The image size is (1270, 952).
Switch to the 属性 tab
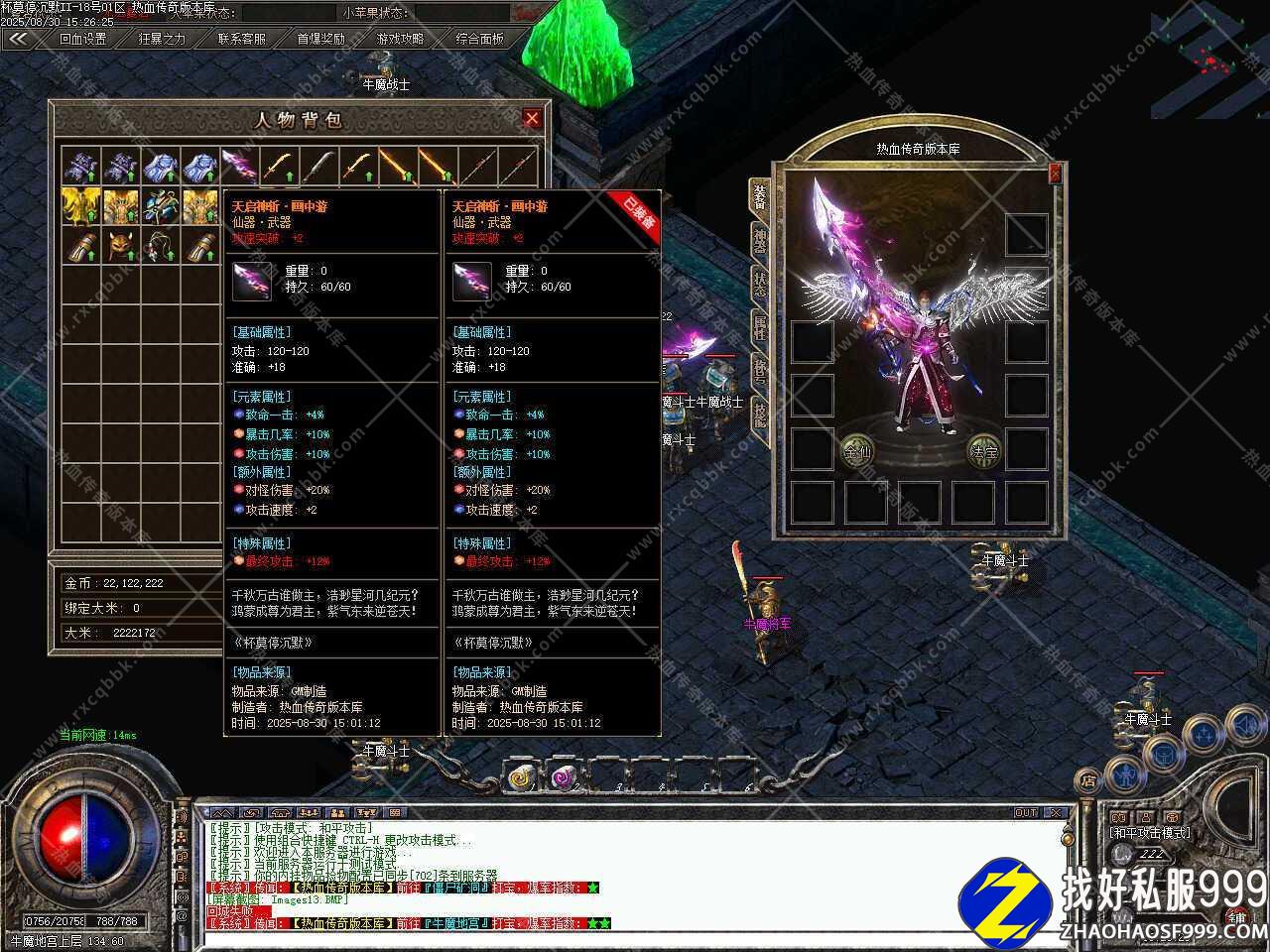[x=759, y=327]
